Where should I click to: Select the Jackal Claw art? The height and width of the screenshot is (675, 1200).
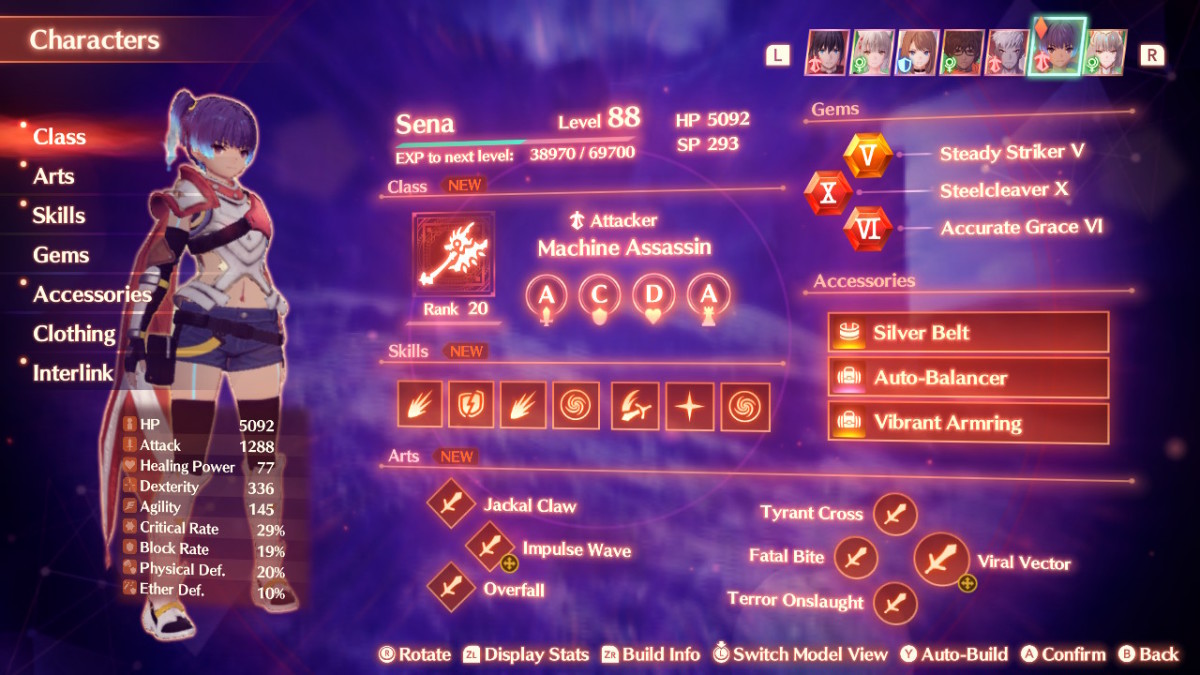[x=451, y=504]
